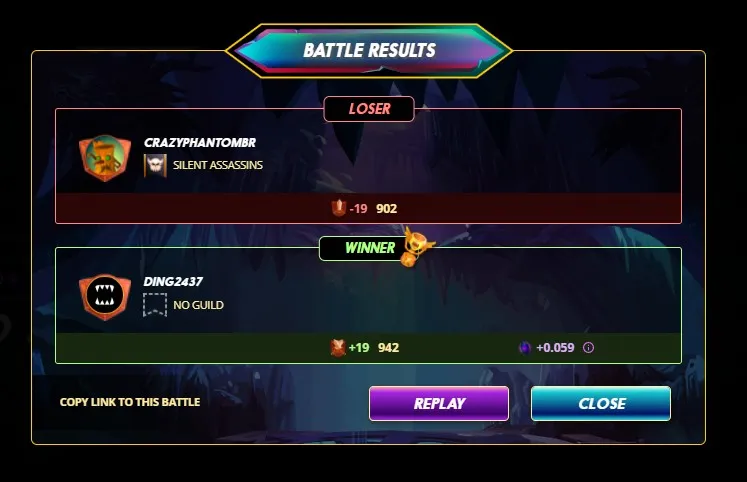The width and height of the screenshot is (747, 482).
Task: View the Silent Assassins guild
Action: [217, 165]
